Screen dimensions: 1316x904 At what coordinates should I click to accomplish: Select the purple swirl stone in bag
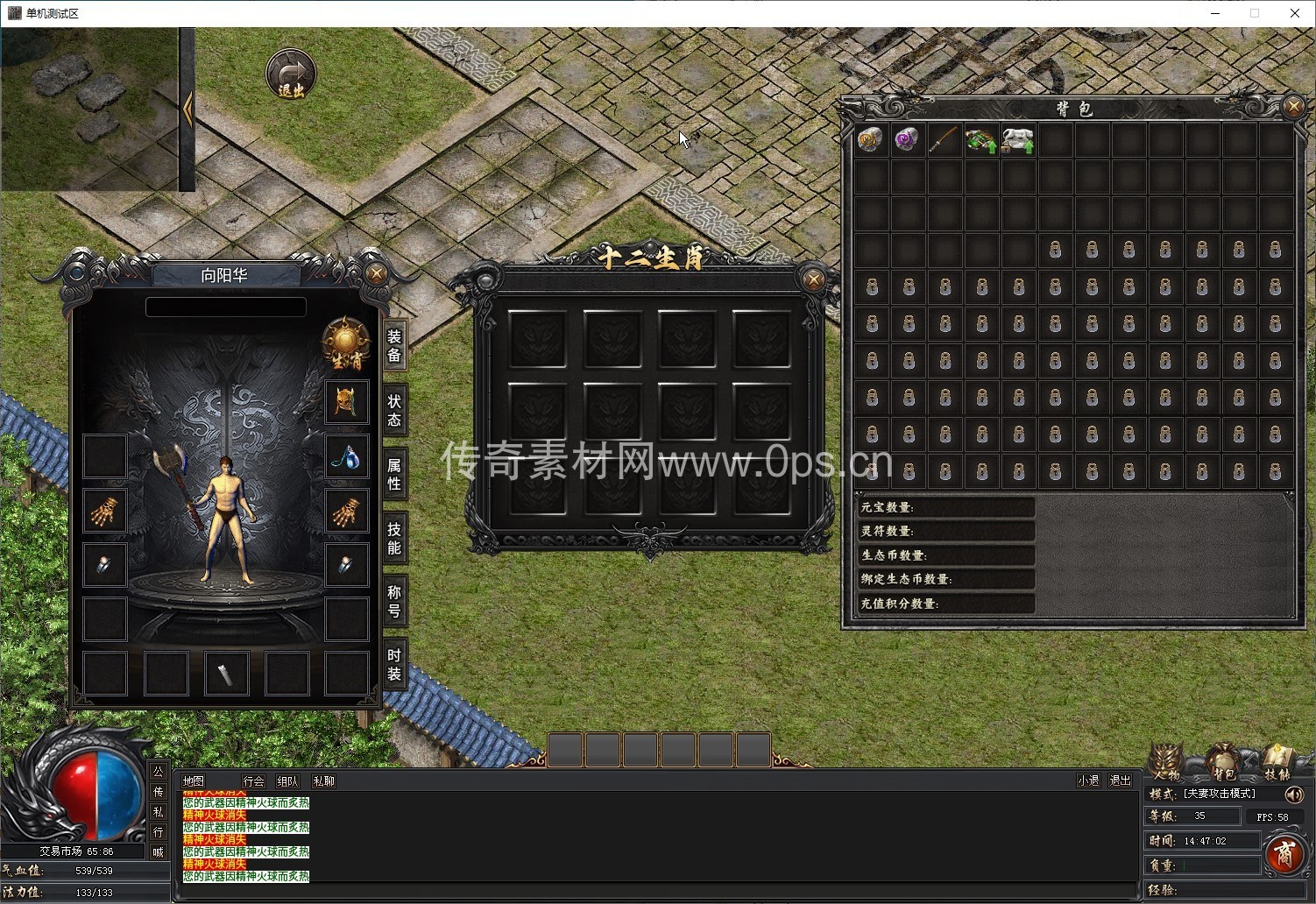click(x=907, y=140)
